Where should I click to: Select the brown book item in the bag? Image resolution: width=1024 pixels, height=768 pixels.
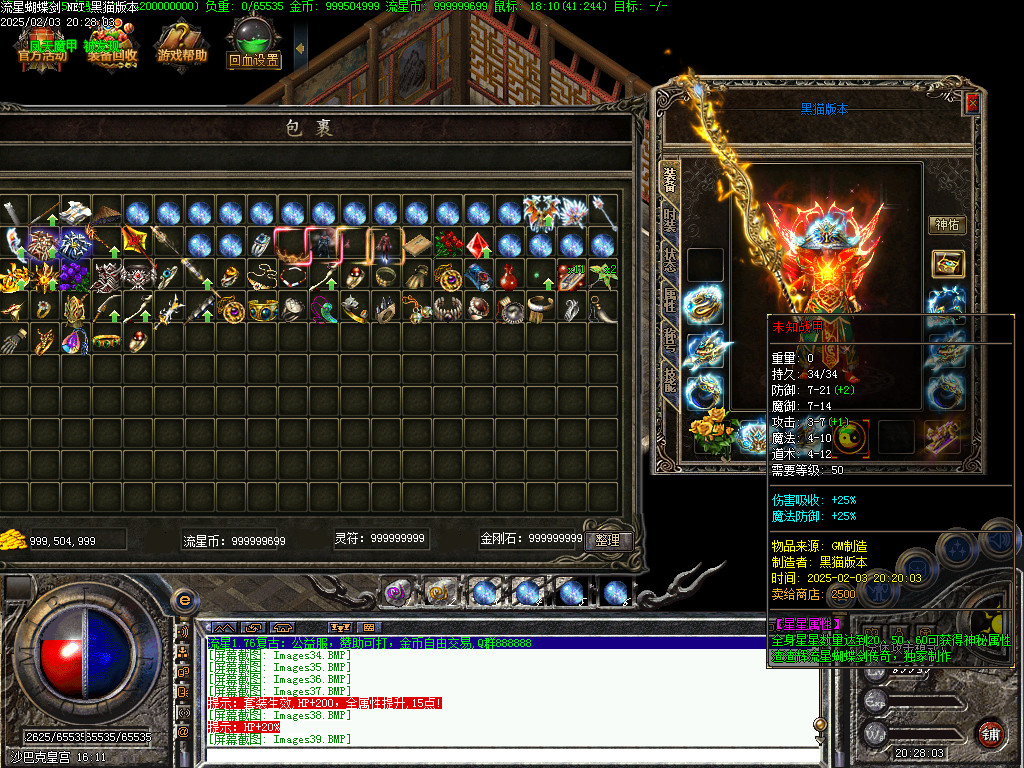point(417,244)
